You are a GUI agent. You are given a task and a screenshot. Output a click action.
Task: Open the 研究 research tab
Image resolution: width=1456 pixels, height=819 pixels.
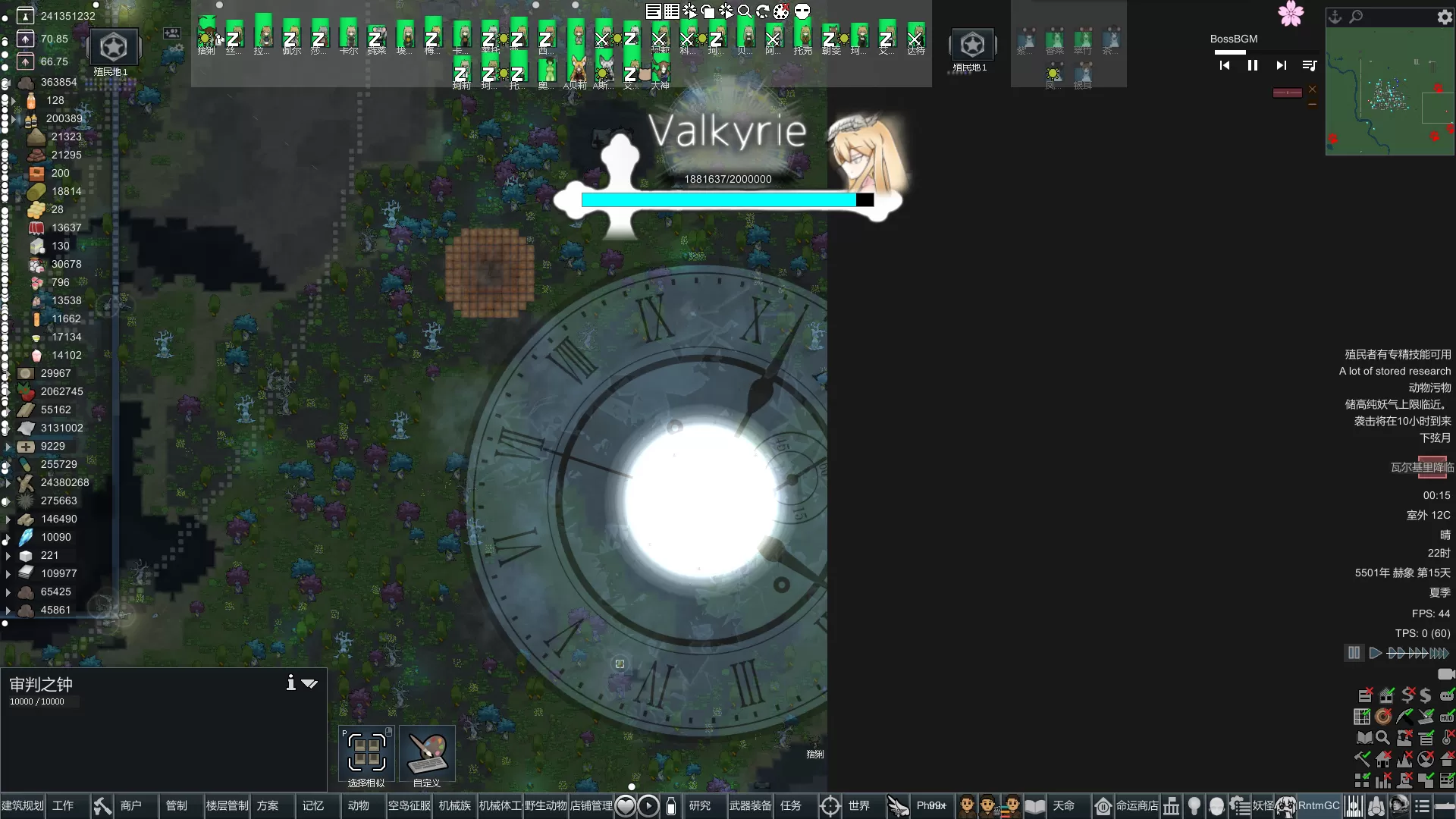699,806
